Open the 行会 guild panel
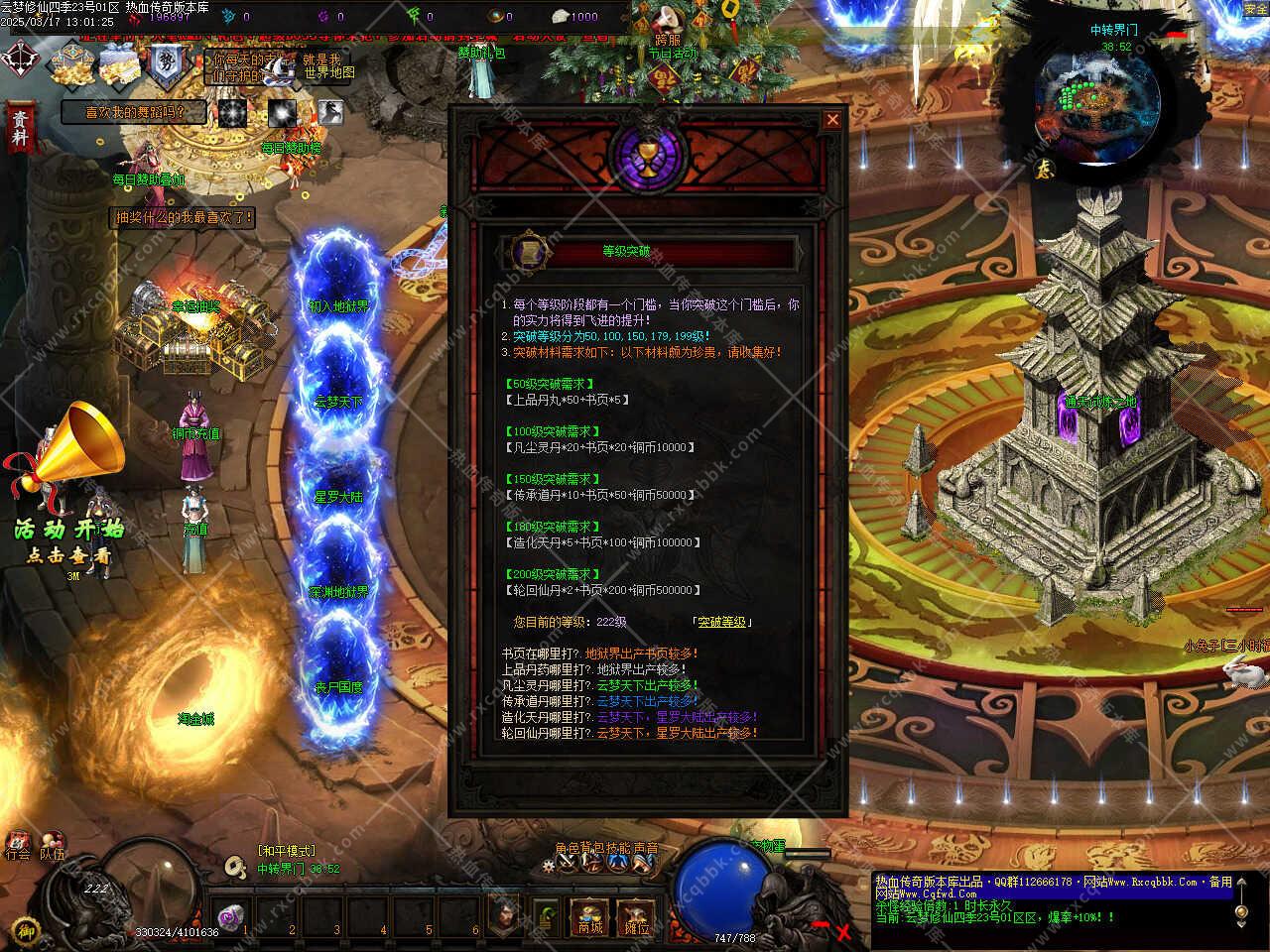The height and width of the screenshot is (952, 1270). pyautogui.click(x=17, y=844)
